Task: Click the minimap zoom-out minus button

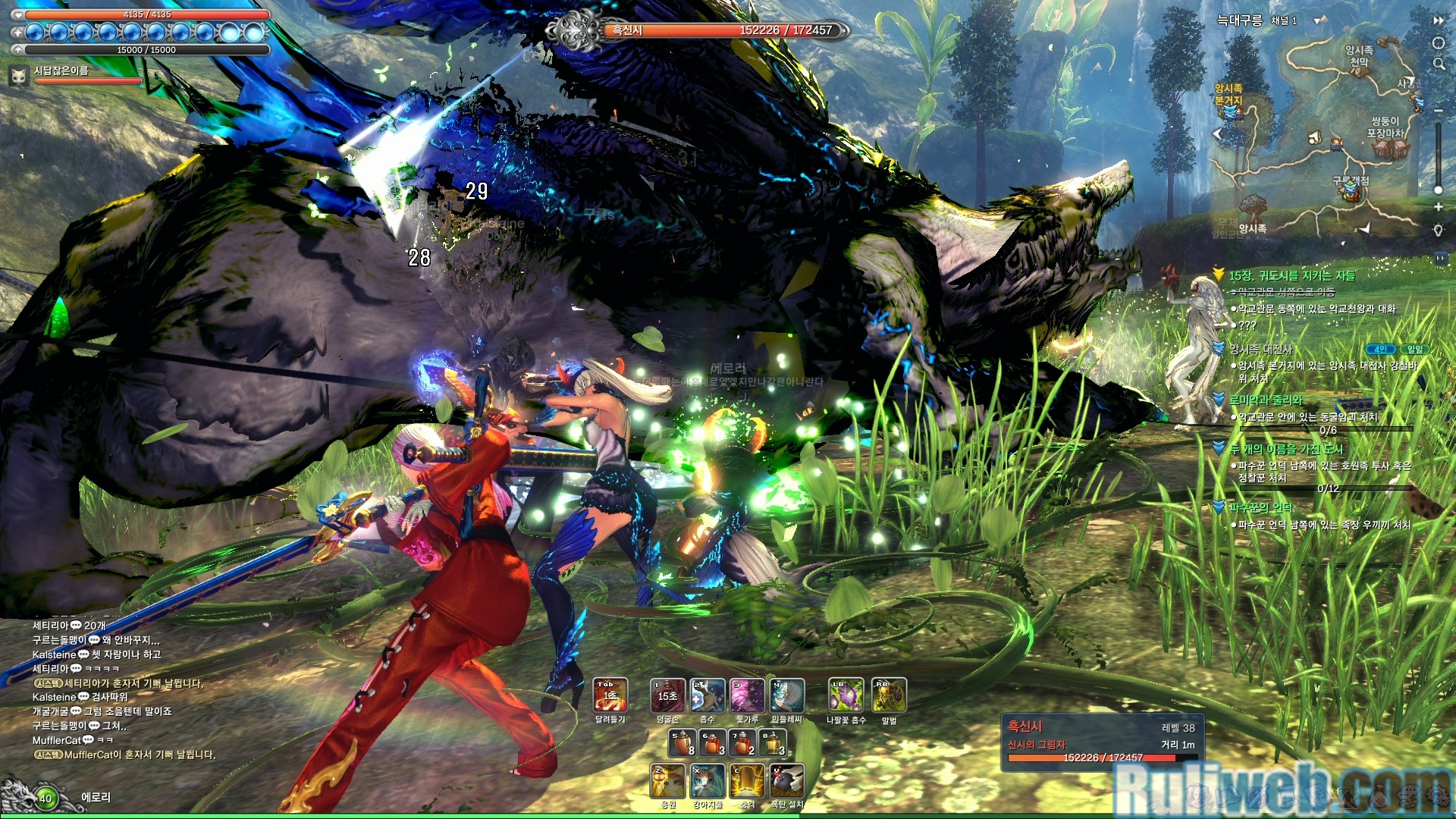Action: (1438, 111)
